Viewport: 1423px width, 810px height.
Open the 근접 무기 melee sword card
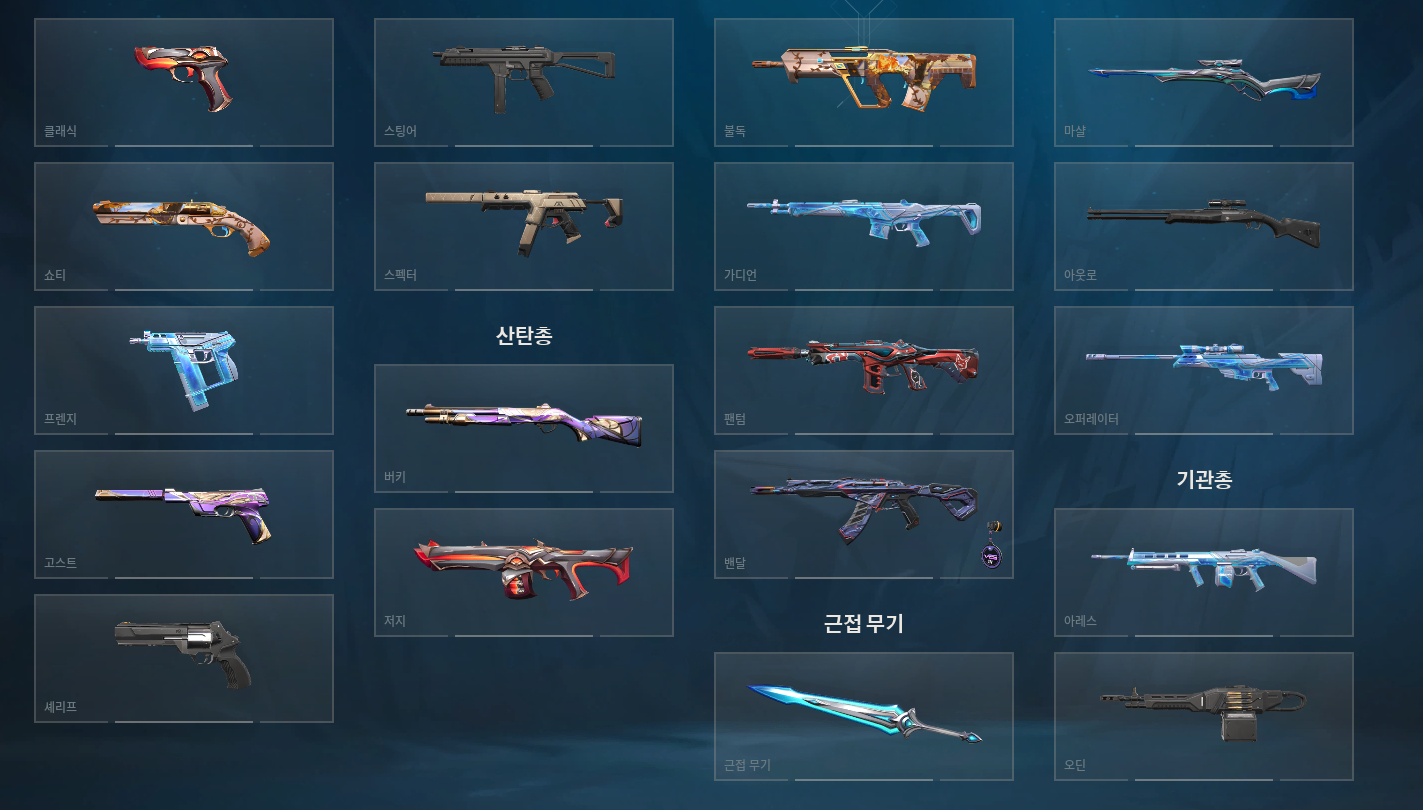coord(864,716)
